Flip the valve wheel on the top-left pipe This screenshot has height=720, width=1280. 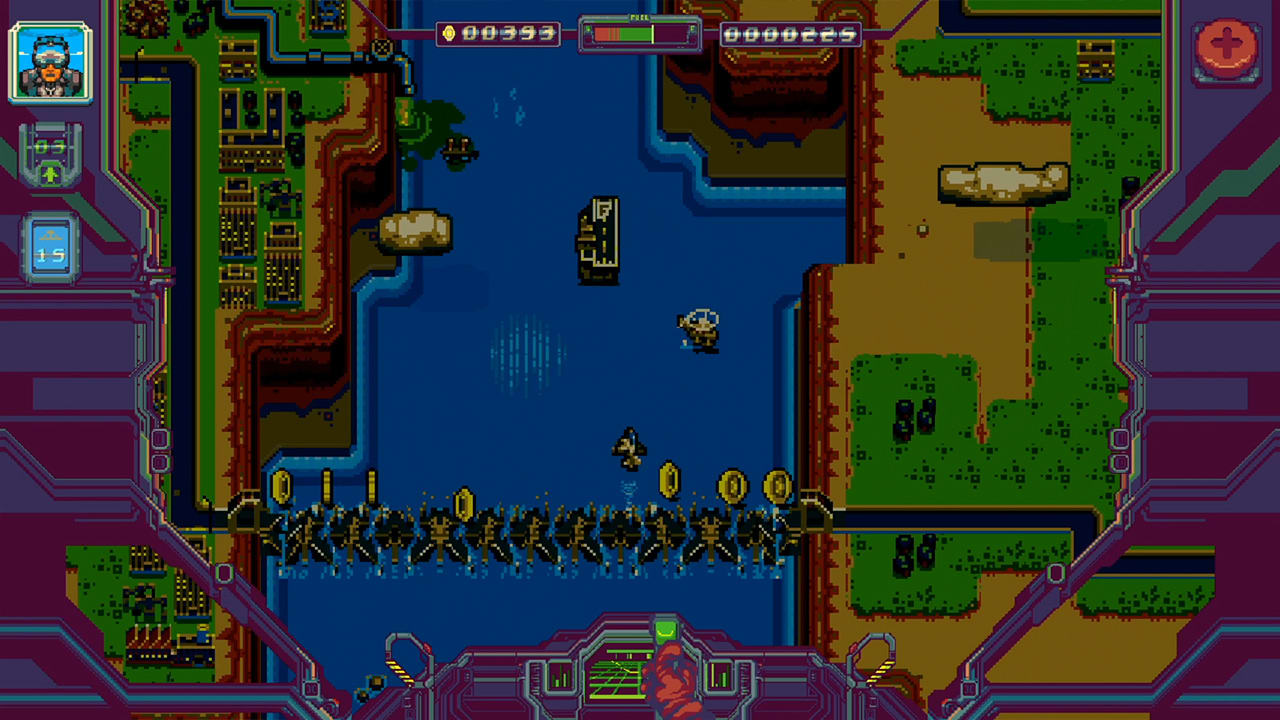(x=383, y=47)
